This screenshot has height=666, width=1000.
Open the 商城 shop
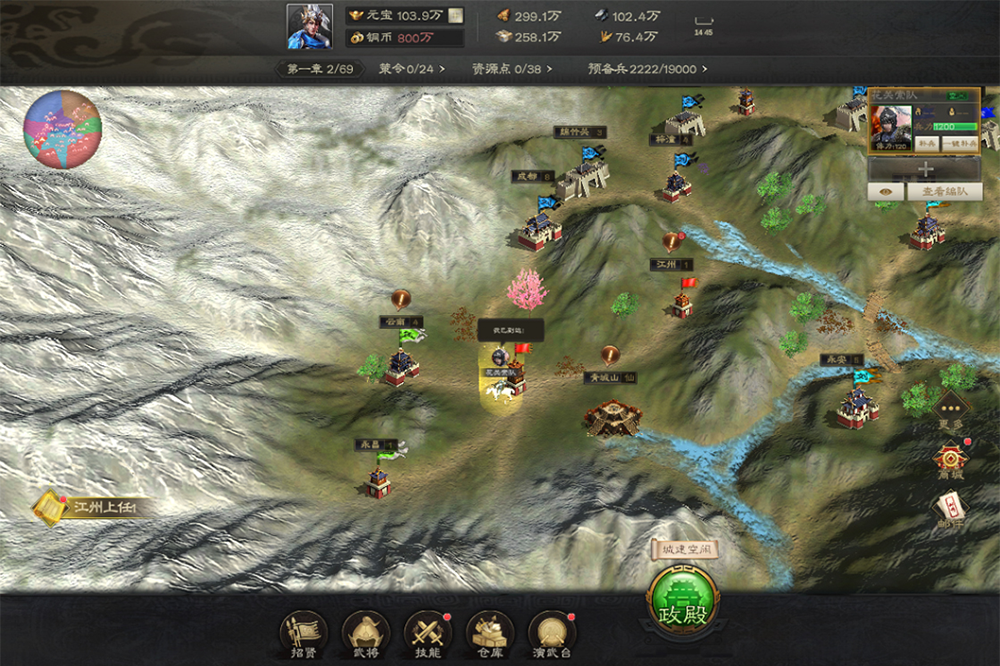(950, 461)
